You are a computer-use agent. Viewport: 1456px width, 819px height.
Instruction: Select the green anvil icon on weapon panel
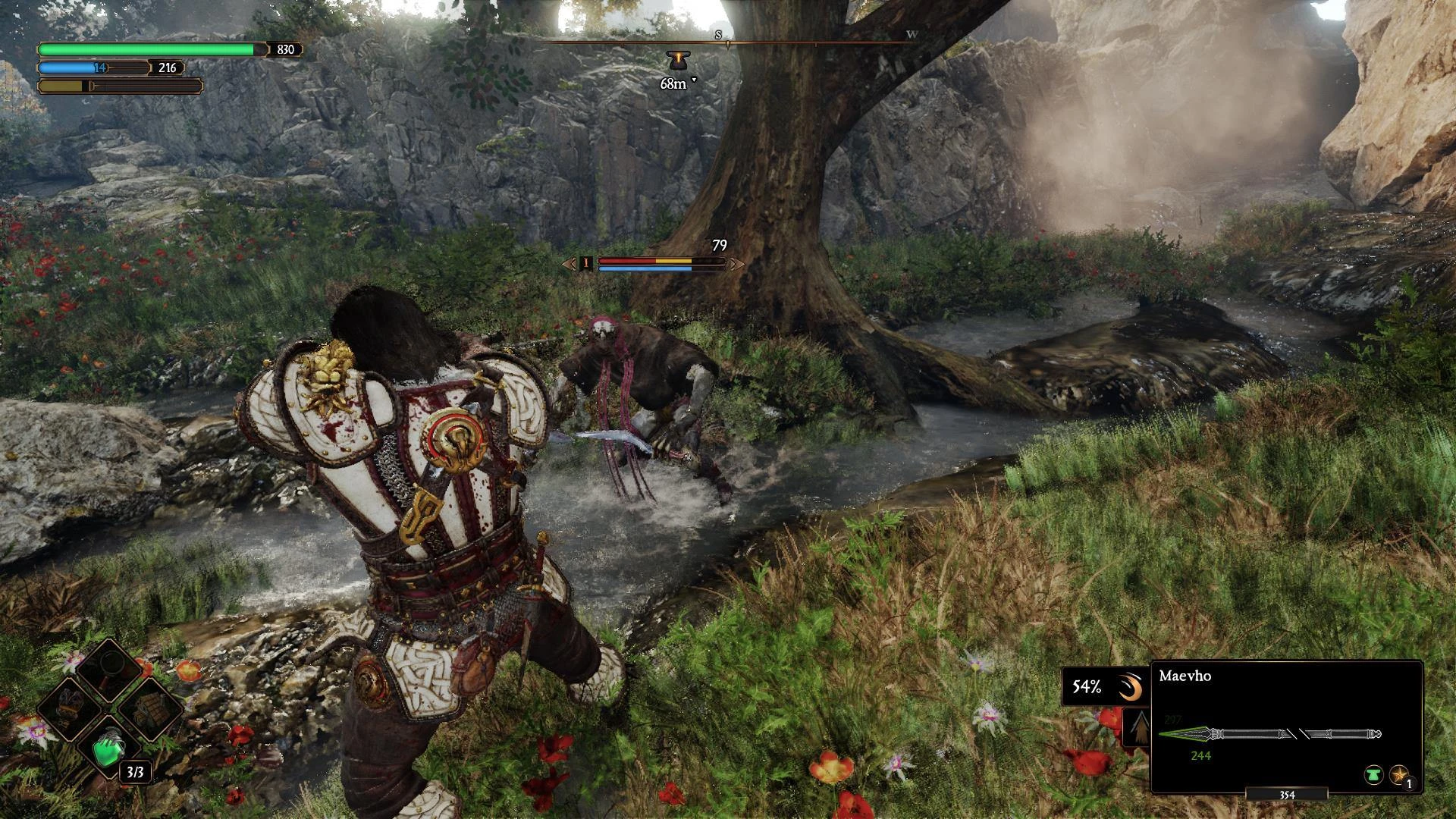pos(1373,775)
